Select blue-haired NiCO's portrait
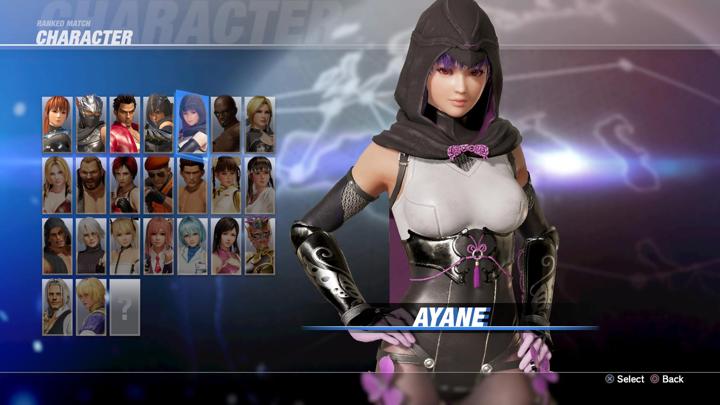This screenshot has width=720, height=405. pyautogui.click(x=192, y=246)
